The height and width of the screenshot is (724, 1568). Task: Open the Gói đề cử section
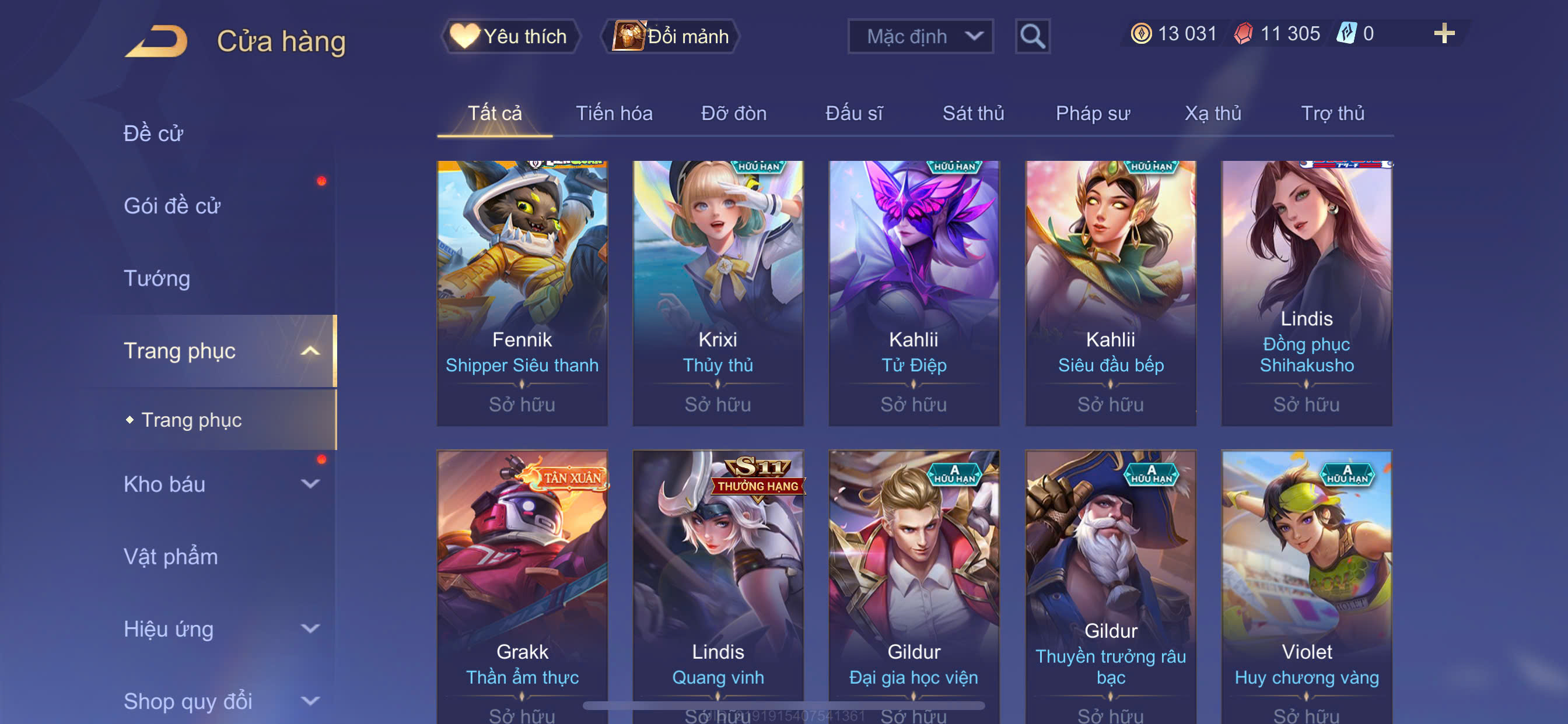(x=171, y=206)
